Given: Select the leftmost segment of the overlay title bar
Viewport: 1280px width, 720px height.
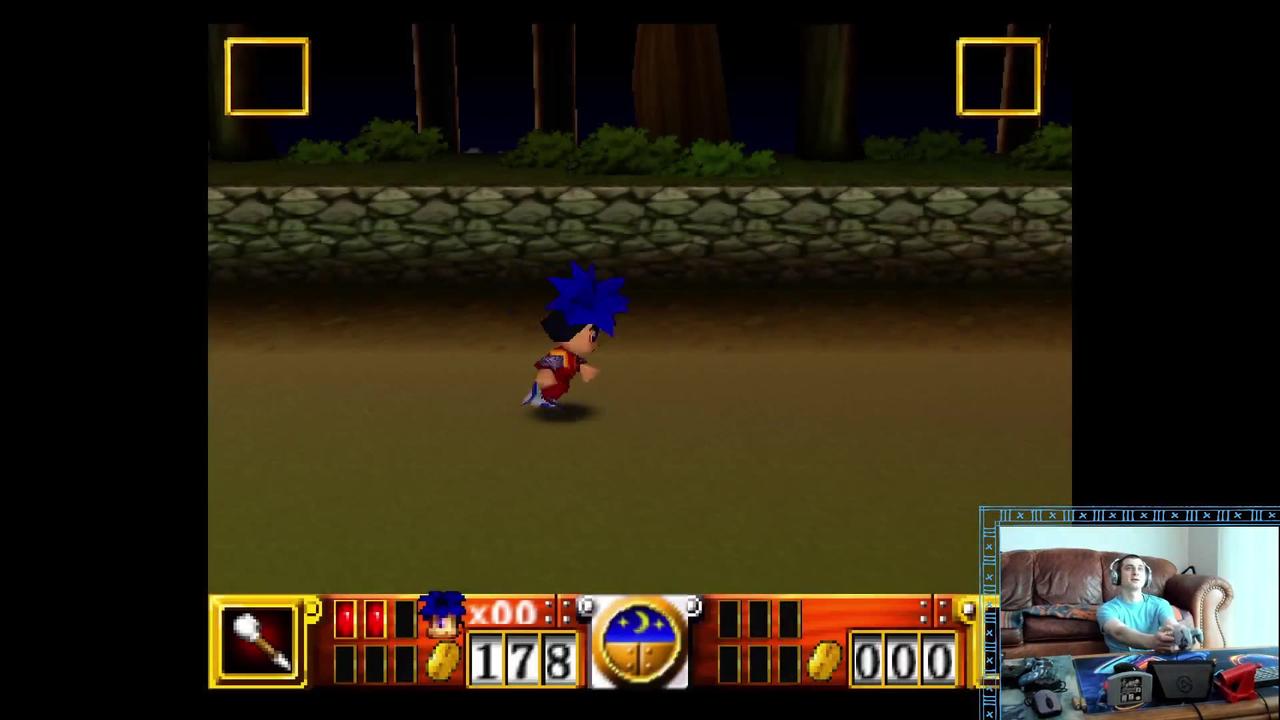Looking at the screenshot, I should (1019, 515).
